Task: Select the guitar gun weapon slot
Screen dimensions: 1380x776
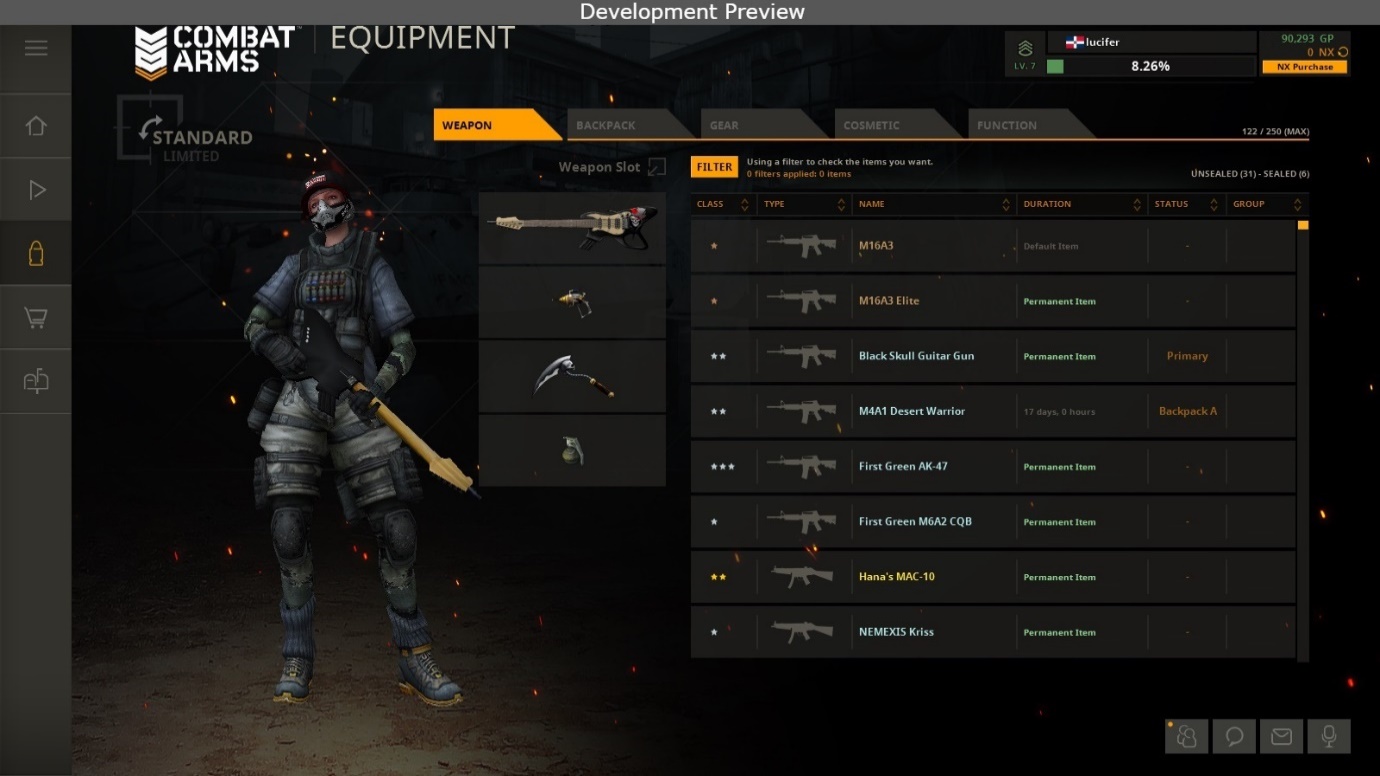Action: coord(572,228)
